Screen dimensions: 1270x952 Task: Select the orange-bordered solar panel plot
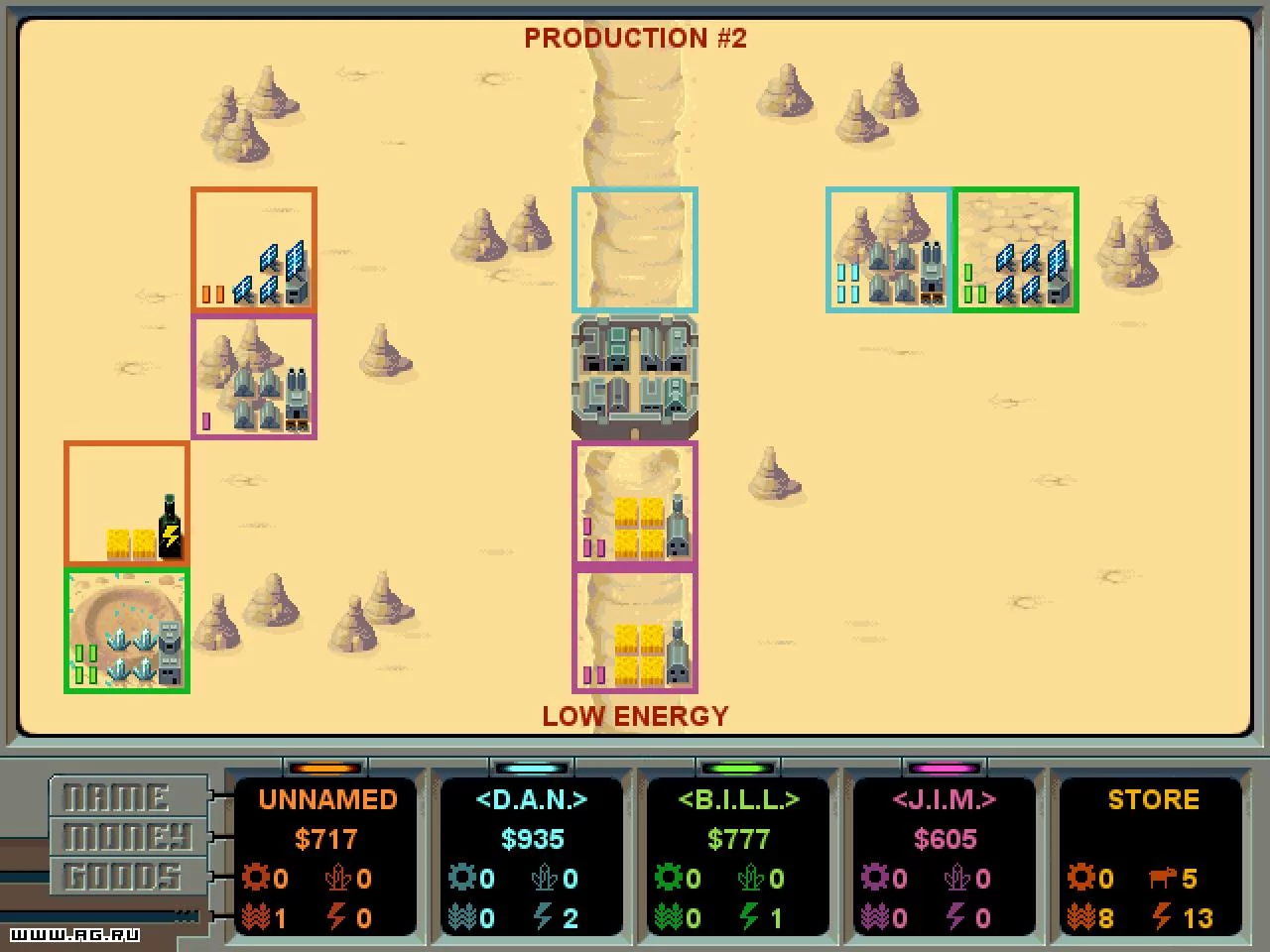[254, 250]
